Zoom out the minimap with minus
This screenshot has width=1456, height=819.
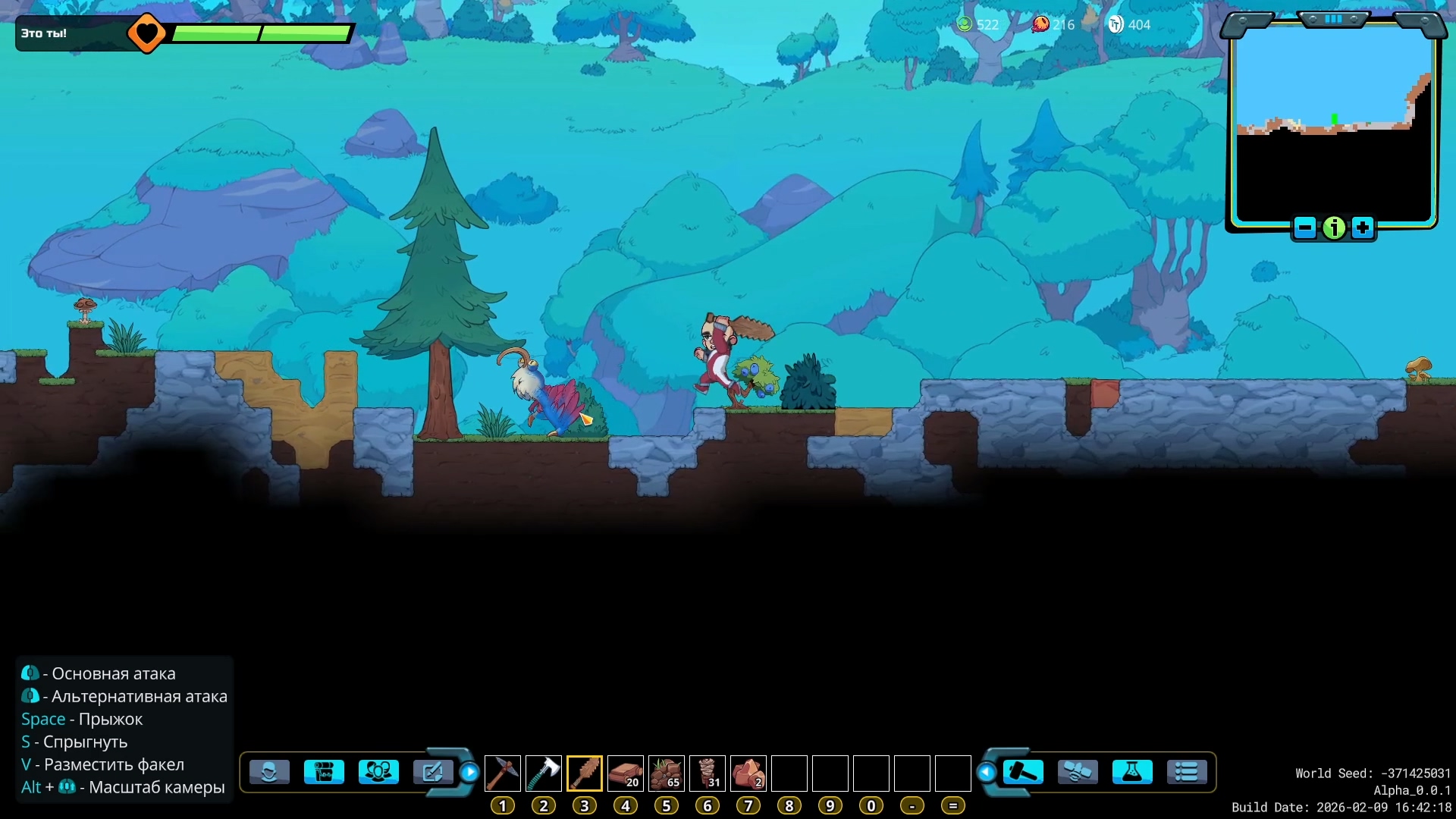click(1305, 227)
